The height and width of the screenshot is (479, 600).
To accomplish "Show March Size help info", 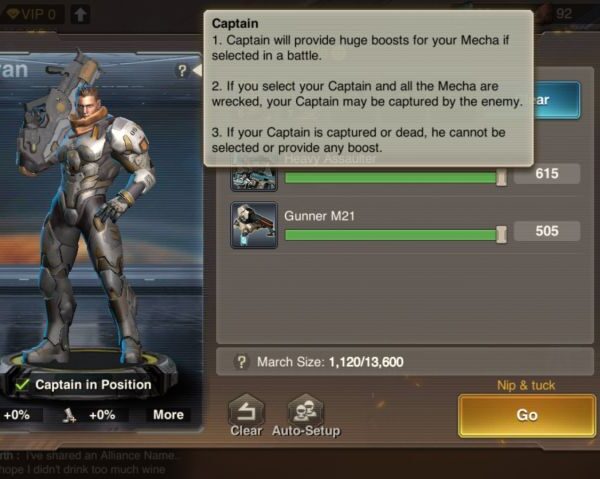I will click(x=241, y=362).
